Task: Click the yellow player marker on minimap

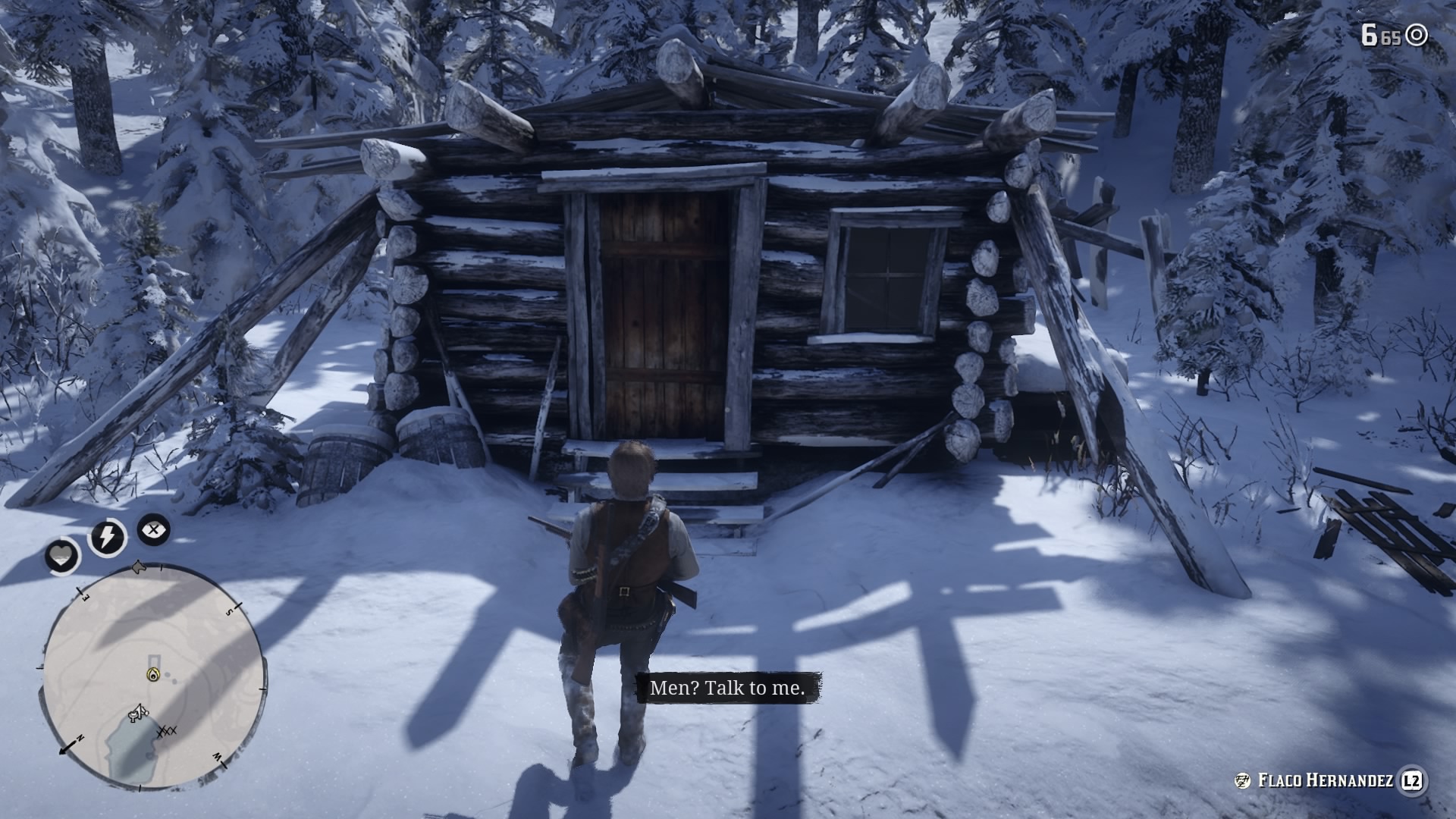Action: point(153,674)
